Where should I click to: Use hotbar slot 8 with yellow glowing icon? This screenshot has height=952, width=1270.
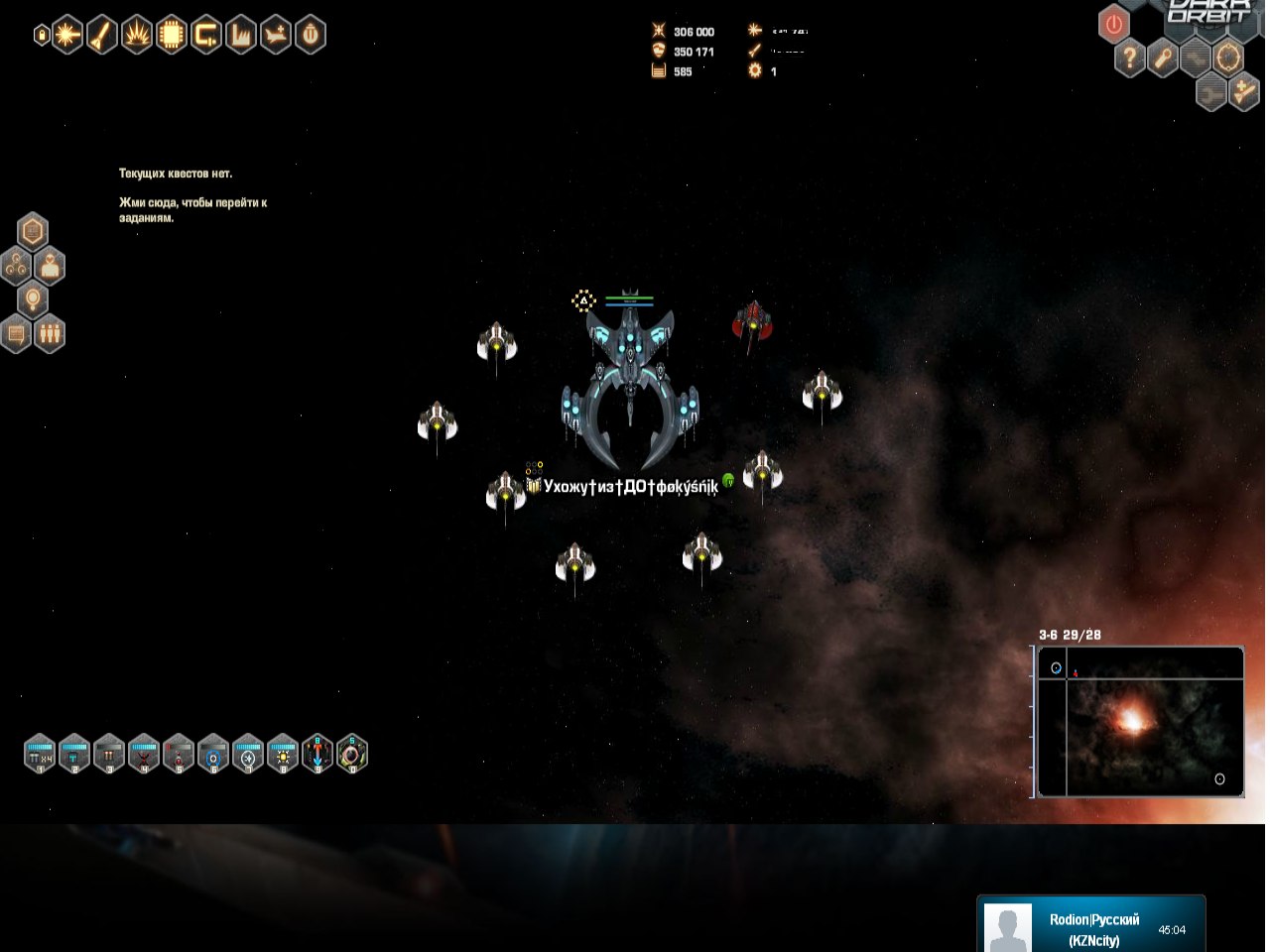click(x=283, y=754)
